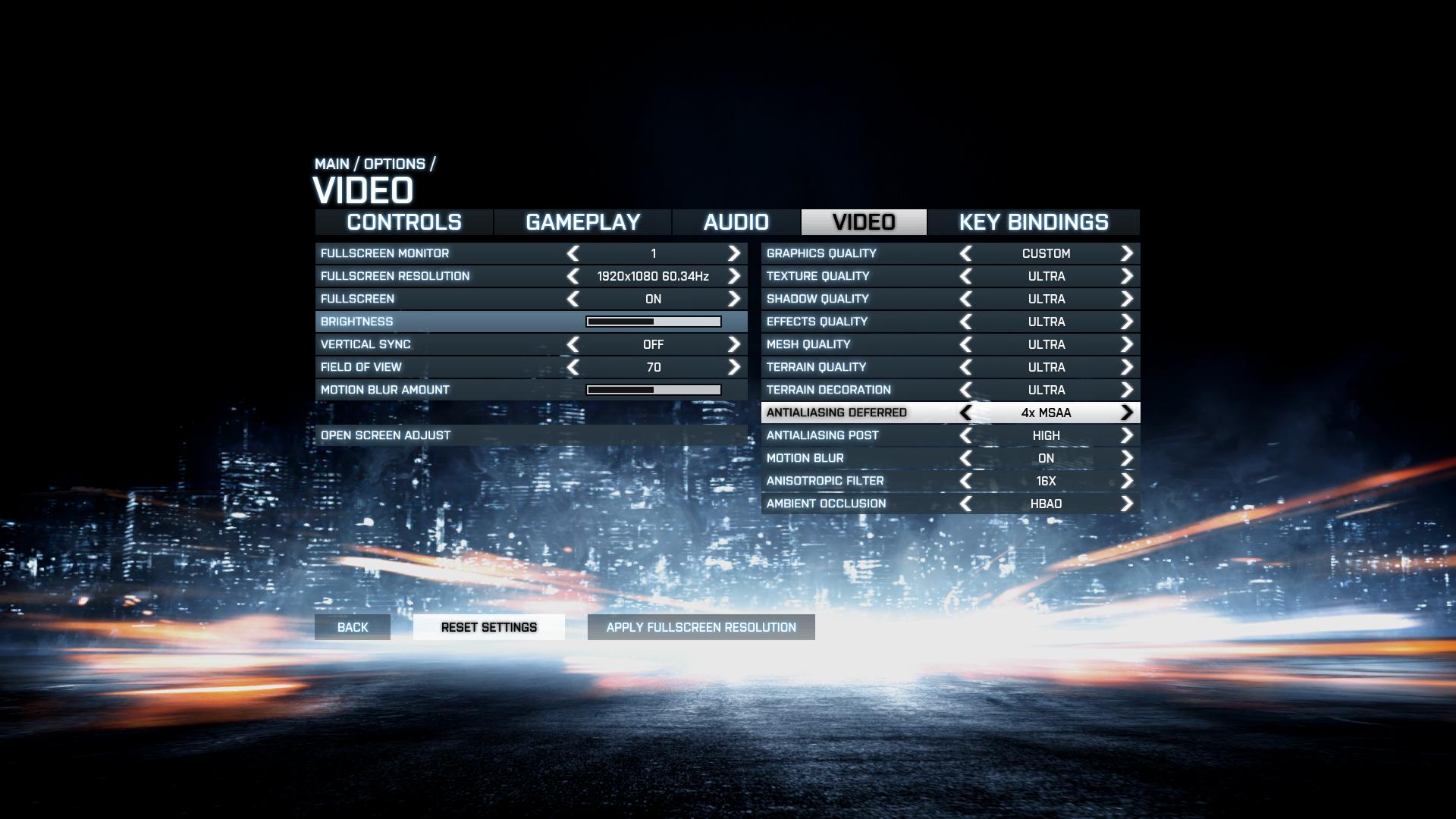Go to the Key Bindings tab
Image resolution: width=1456 pixels, height=819 pixels.
1033,222
